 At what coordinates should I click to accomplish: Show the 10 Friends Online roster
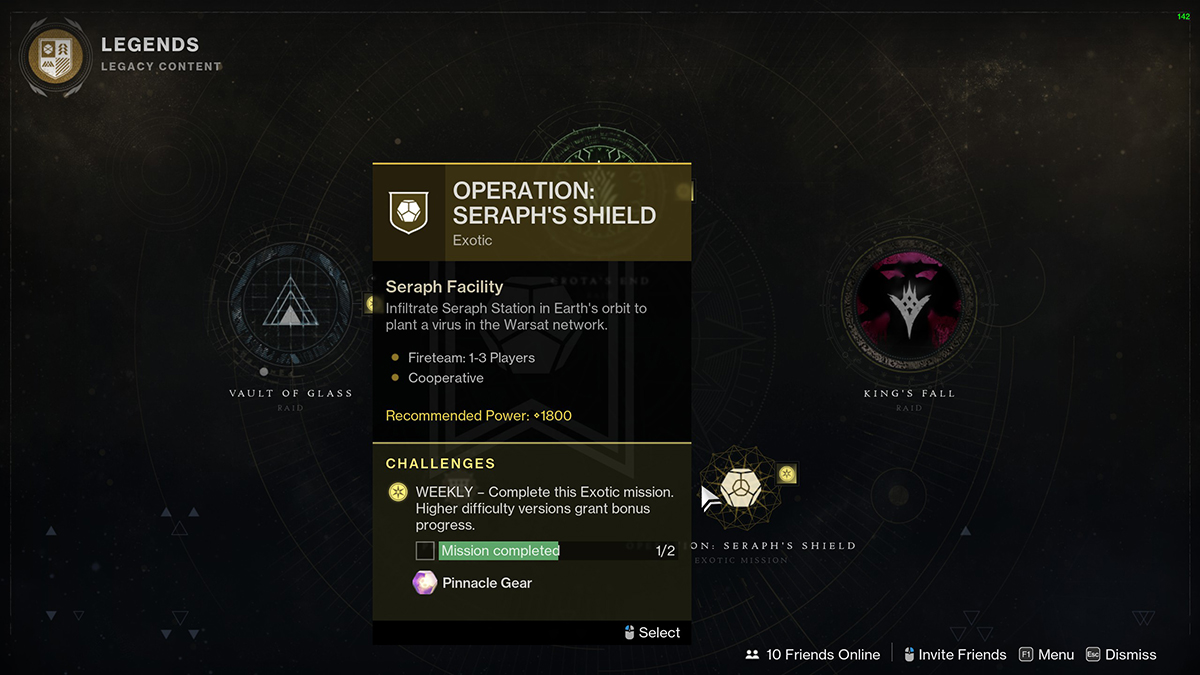[813, 655]
